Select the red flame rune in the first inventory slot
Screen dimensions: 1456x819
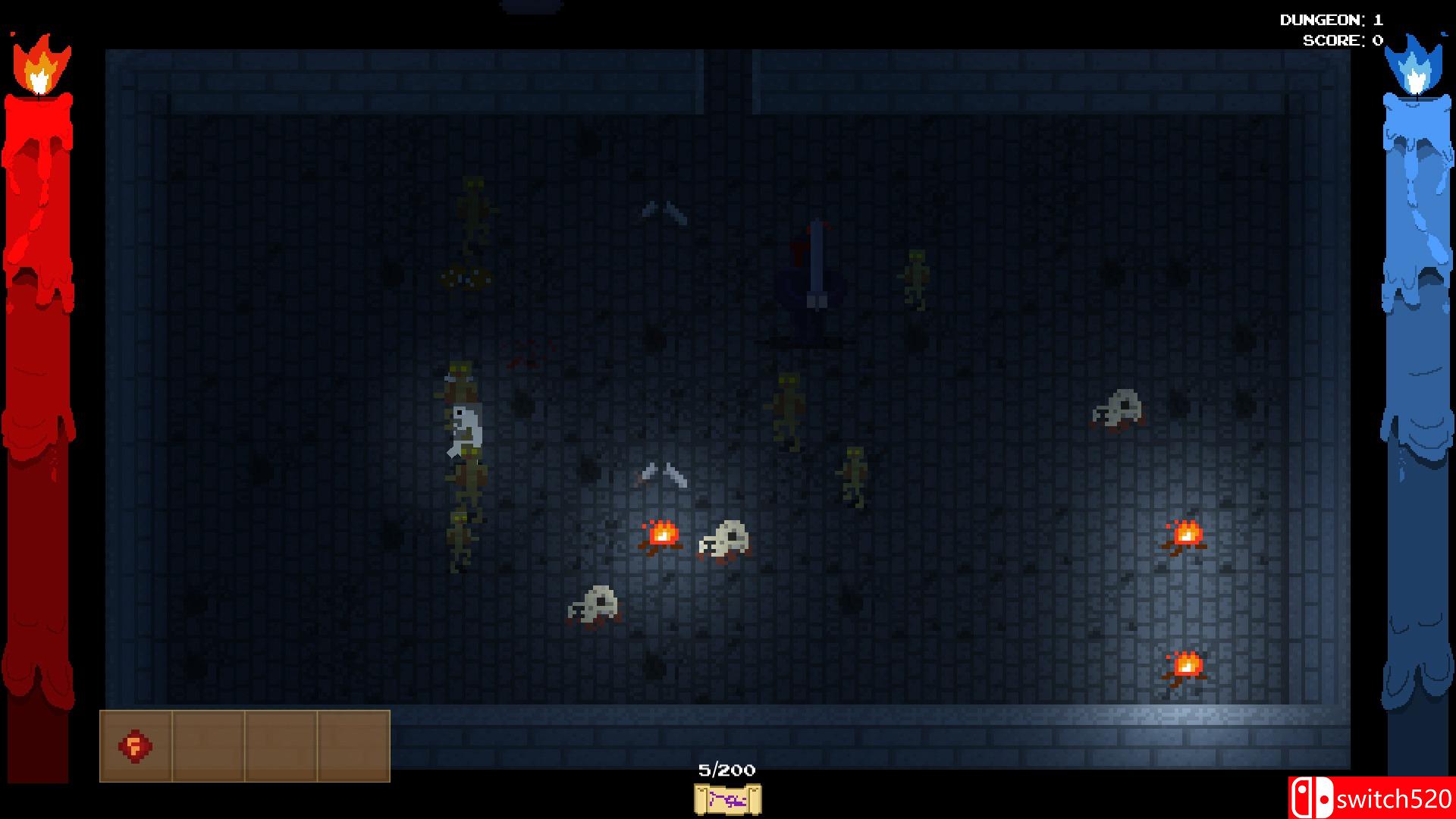pyautogui.click(x=136, y=746)
